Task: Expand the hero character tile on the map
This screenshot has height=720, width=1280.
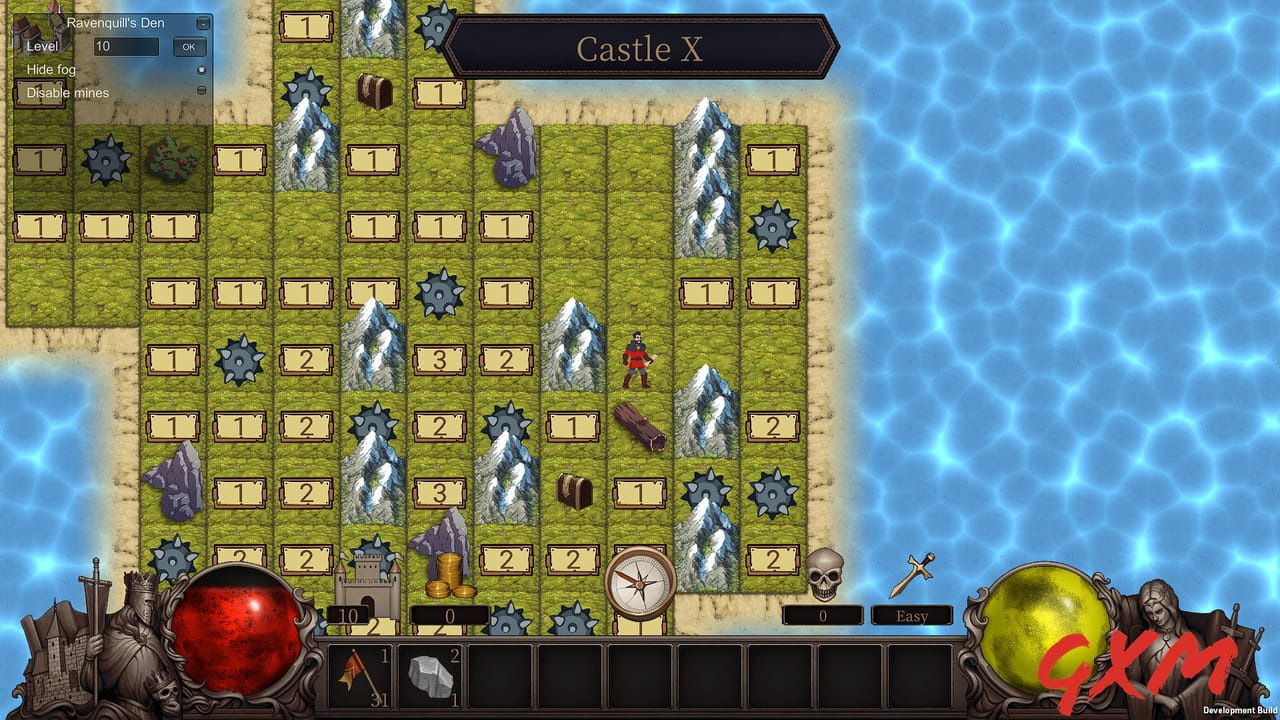Action: (637, 360)
